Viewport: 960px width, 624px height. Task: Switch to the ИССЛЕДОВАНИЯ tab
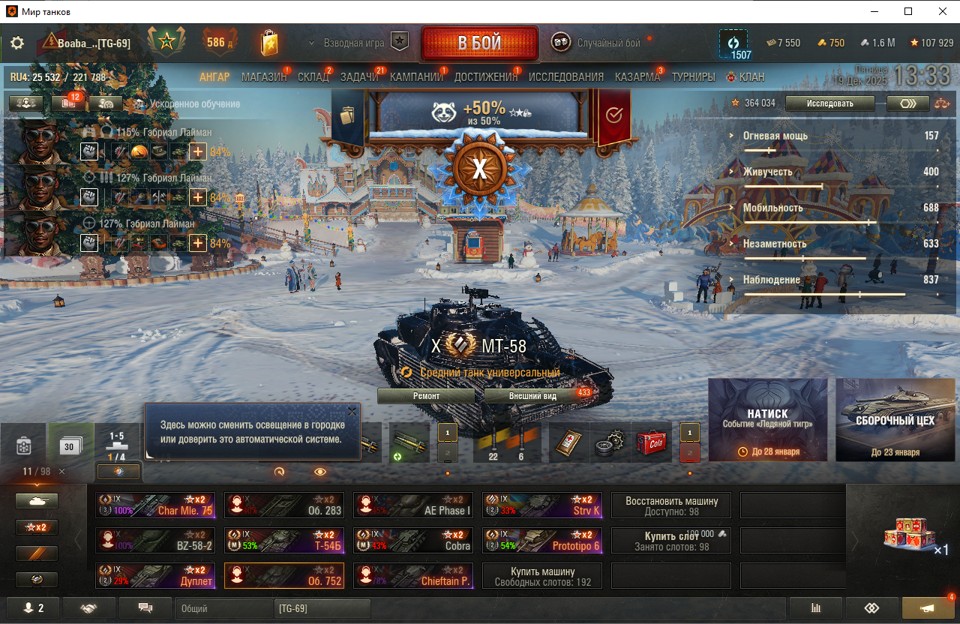pyautogui.click(x=566, y=77)
